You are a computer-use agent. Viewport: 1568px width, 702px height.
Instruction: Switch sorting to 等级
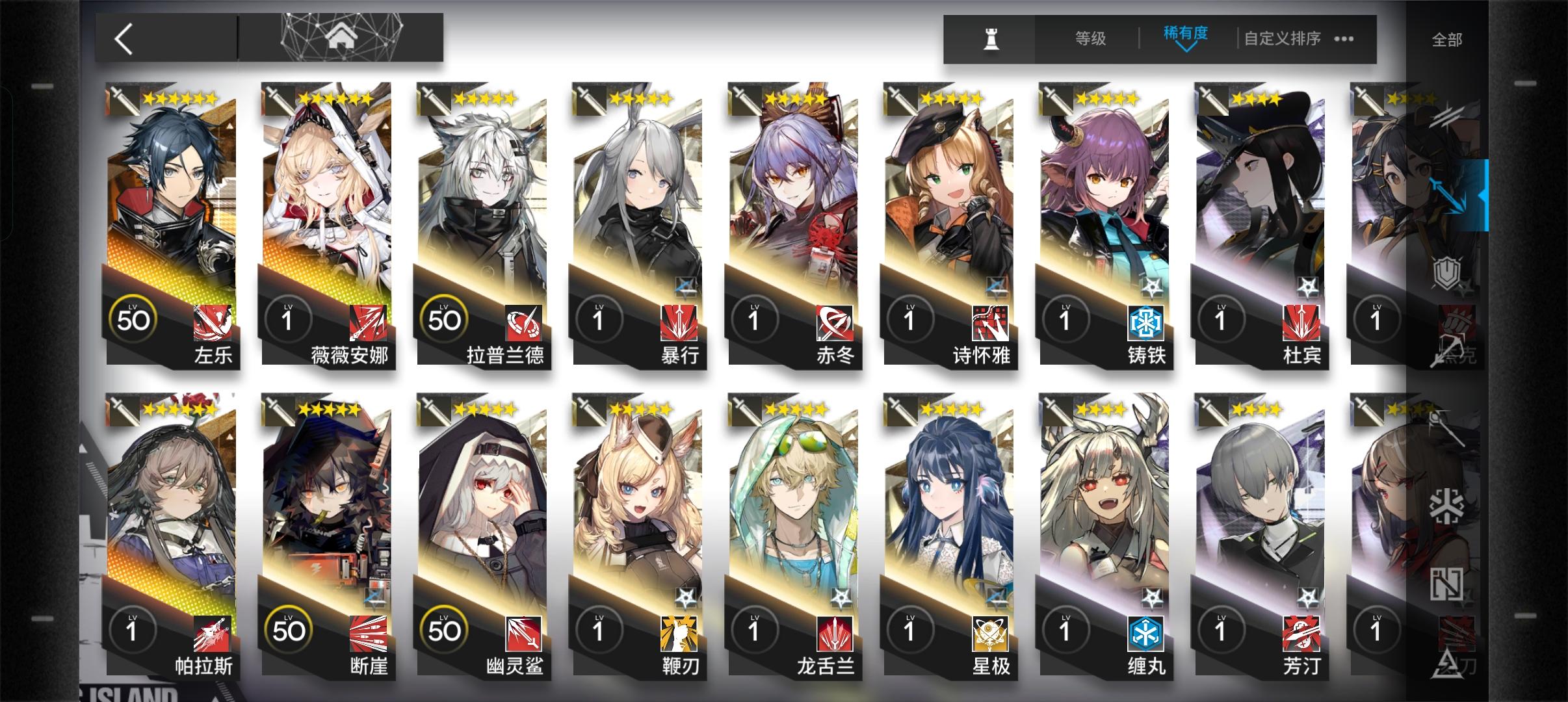tap(1090, 38)
